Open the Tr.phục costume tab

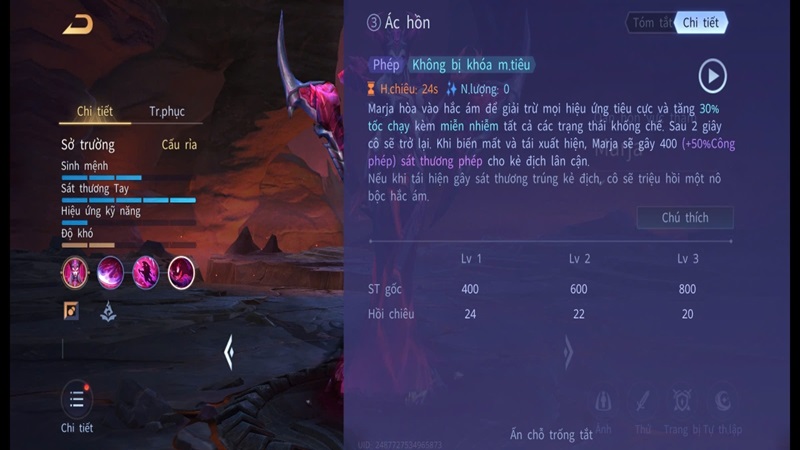coord(167,112)
